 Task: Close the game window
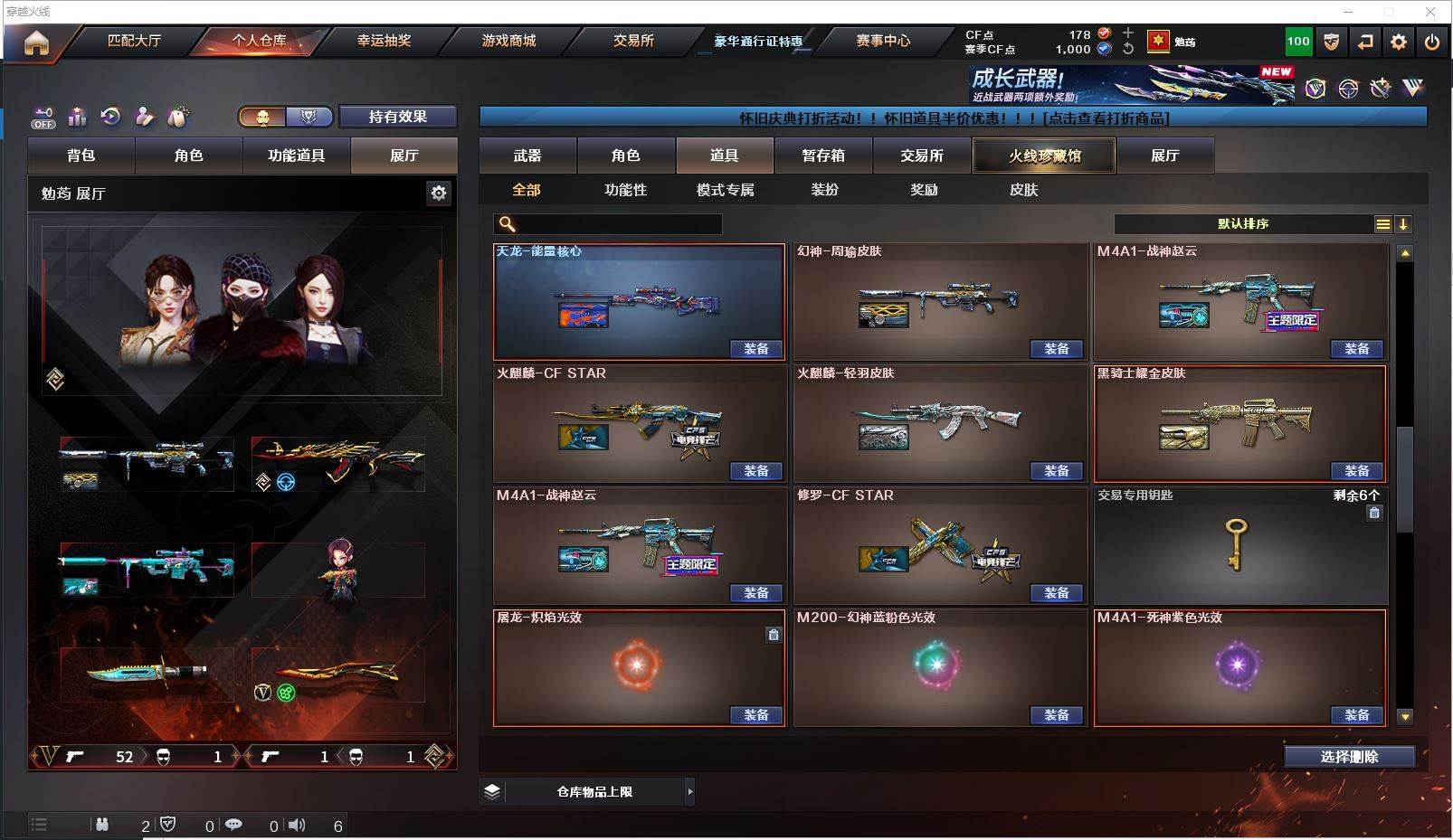1430,12
